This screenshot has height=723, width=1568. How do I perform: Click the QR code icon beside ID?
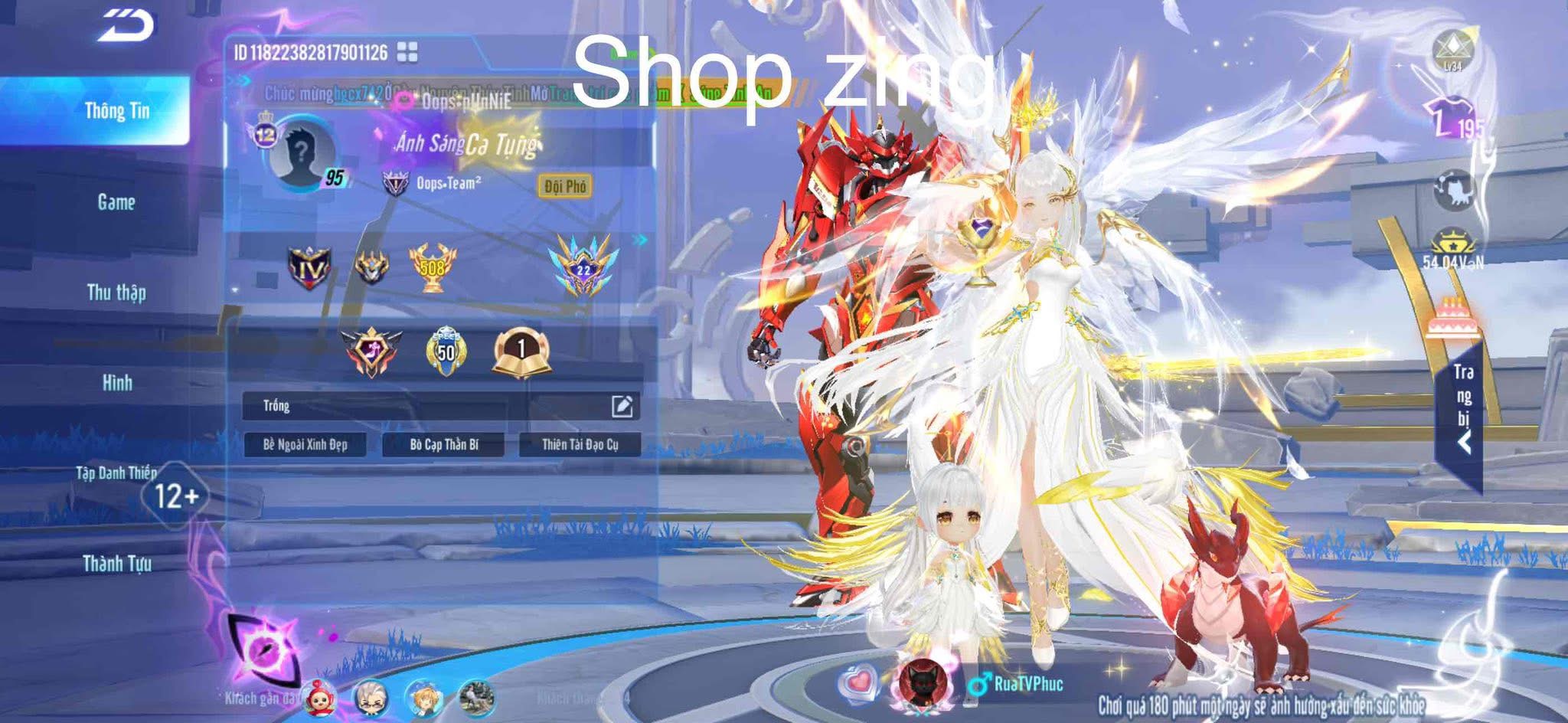407,52
